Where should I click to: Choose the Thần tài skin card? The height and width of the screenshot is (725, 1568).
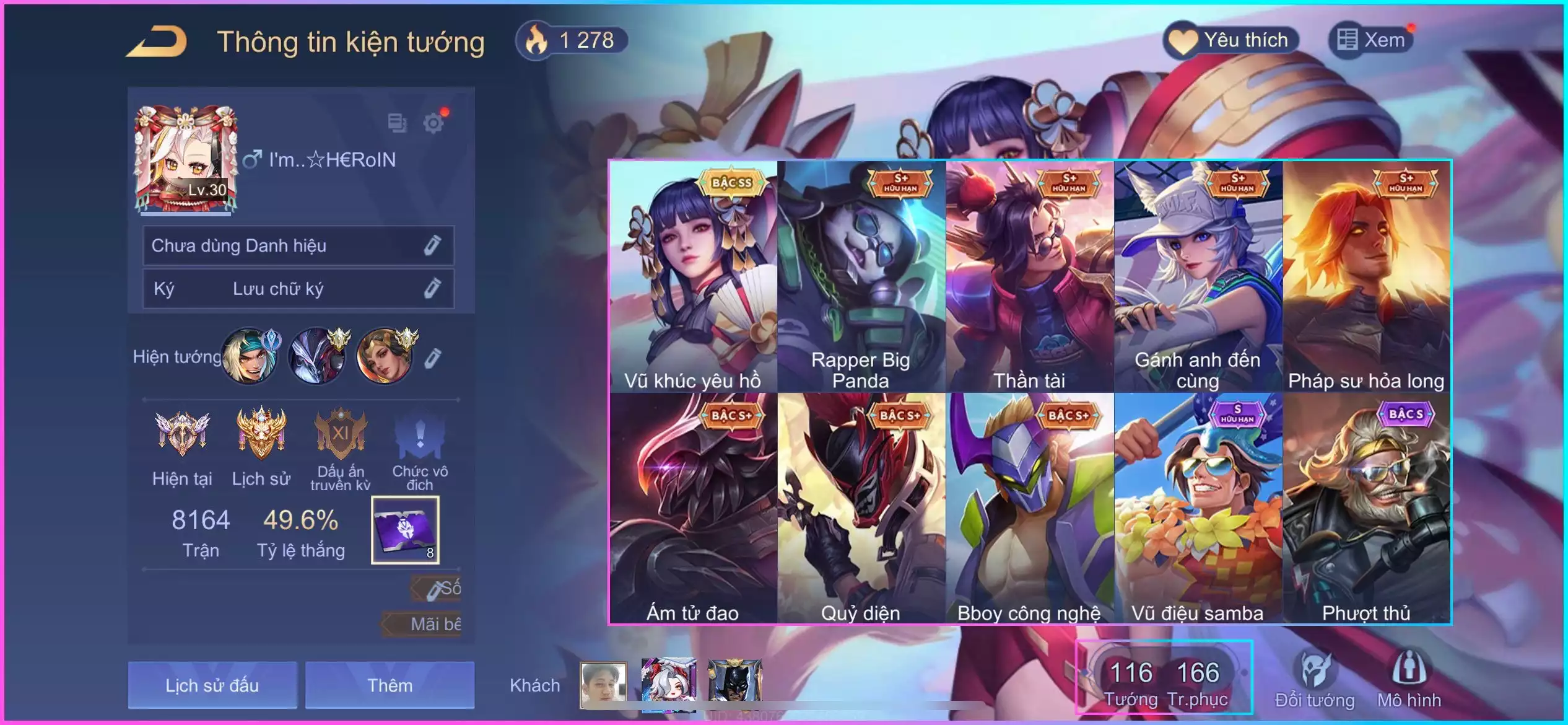1030,276
